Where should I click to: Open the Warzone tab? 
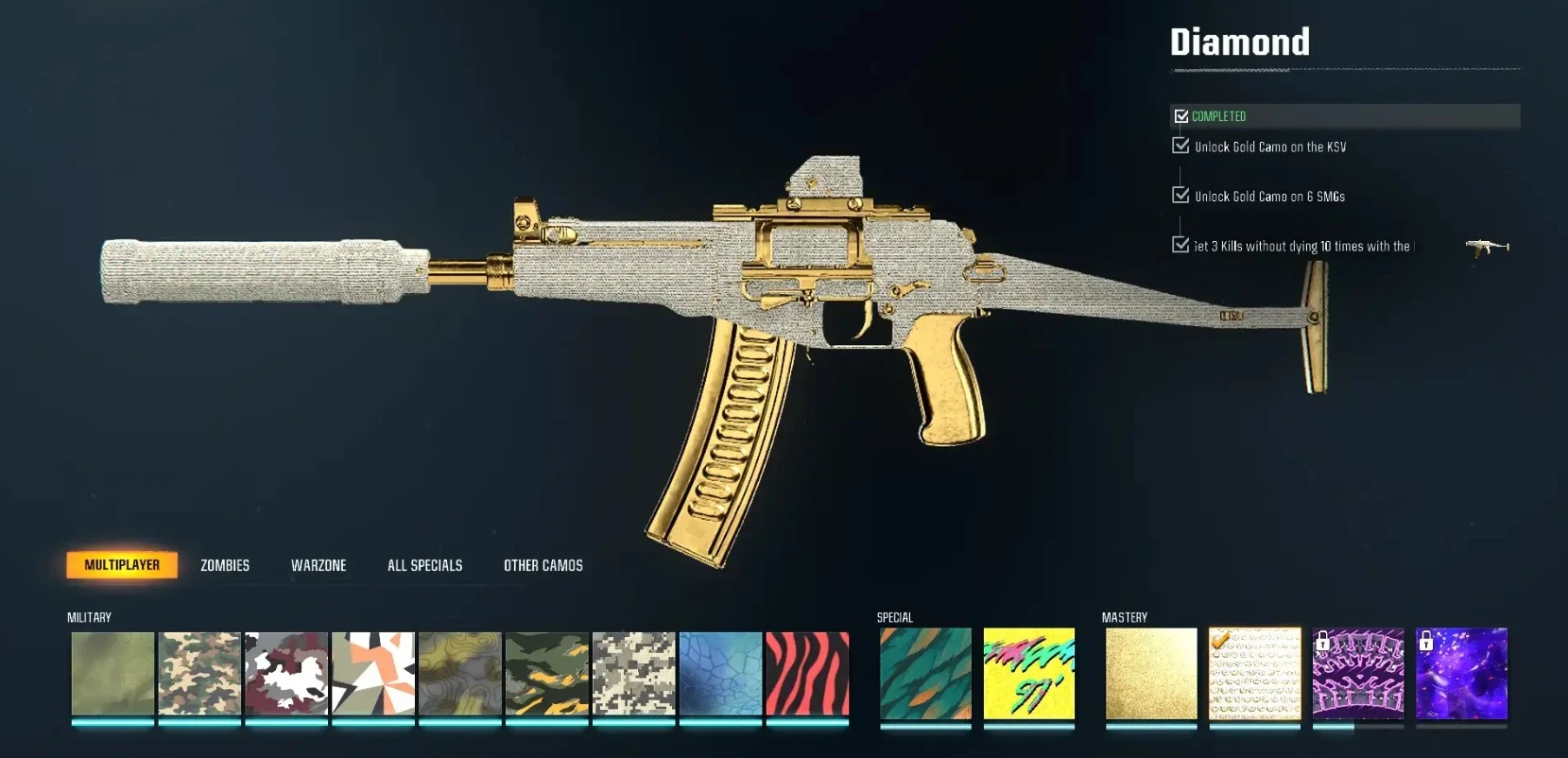pyautogui.click(x=319, y=564)
